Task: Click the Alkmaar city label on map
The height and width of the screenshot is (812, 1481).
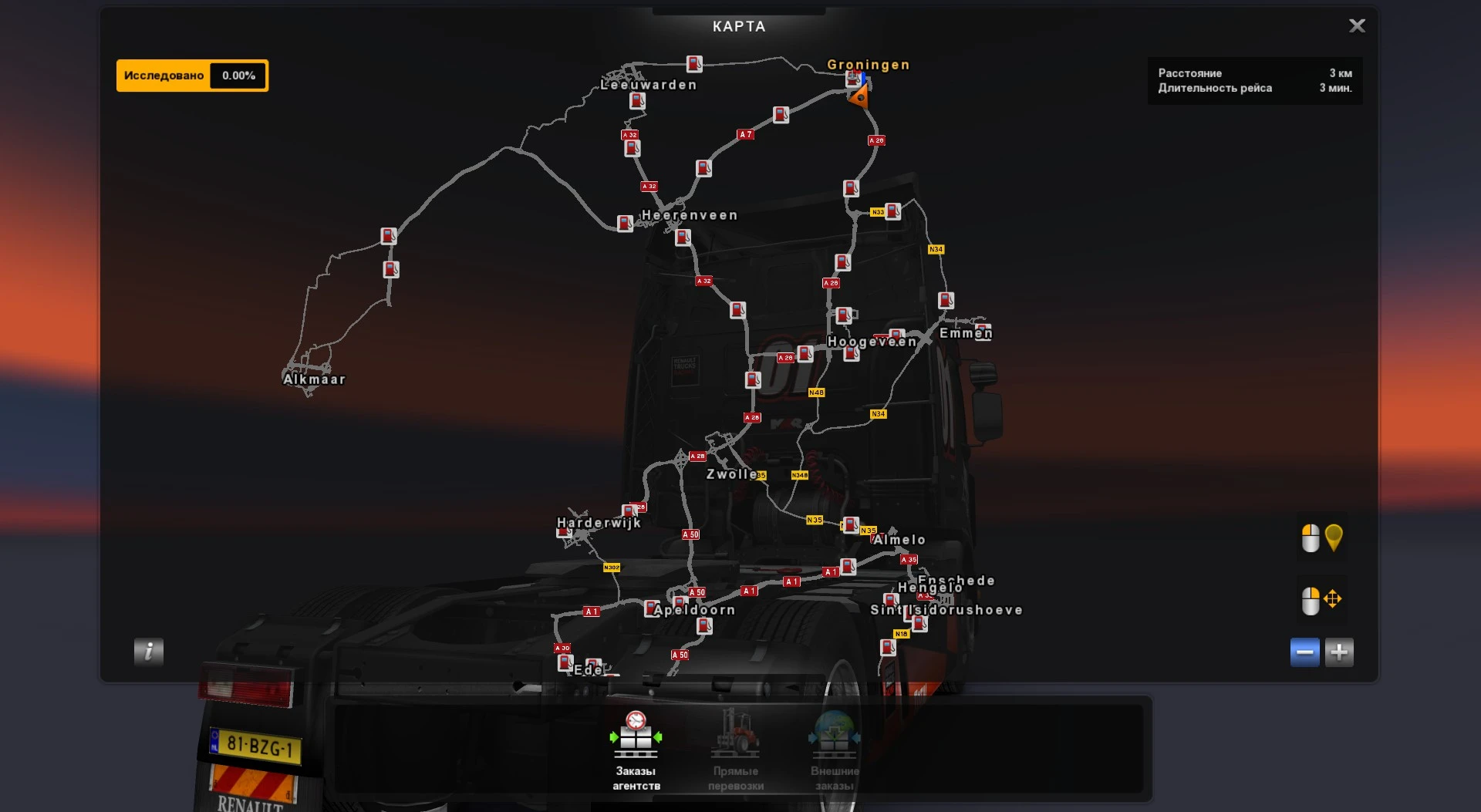Action: tap(313, 379)
